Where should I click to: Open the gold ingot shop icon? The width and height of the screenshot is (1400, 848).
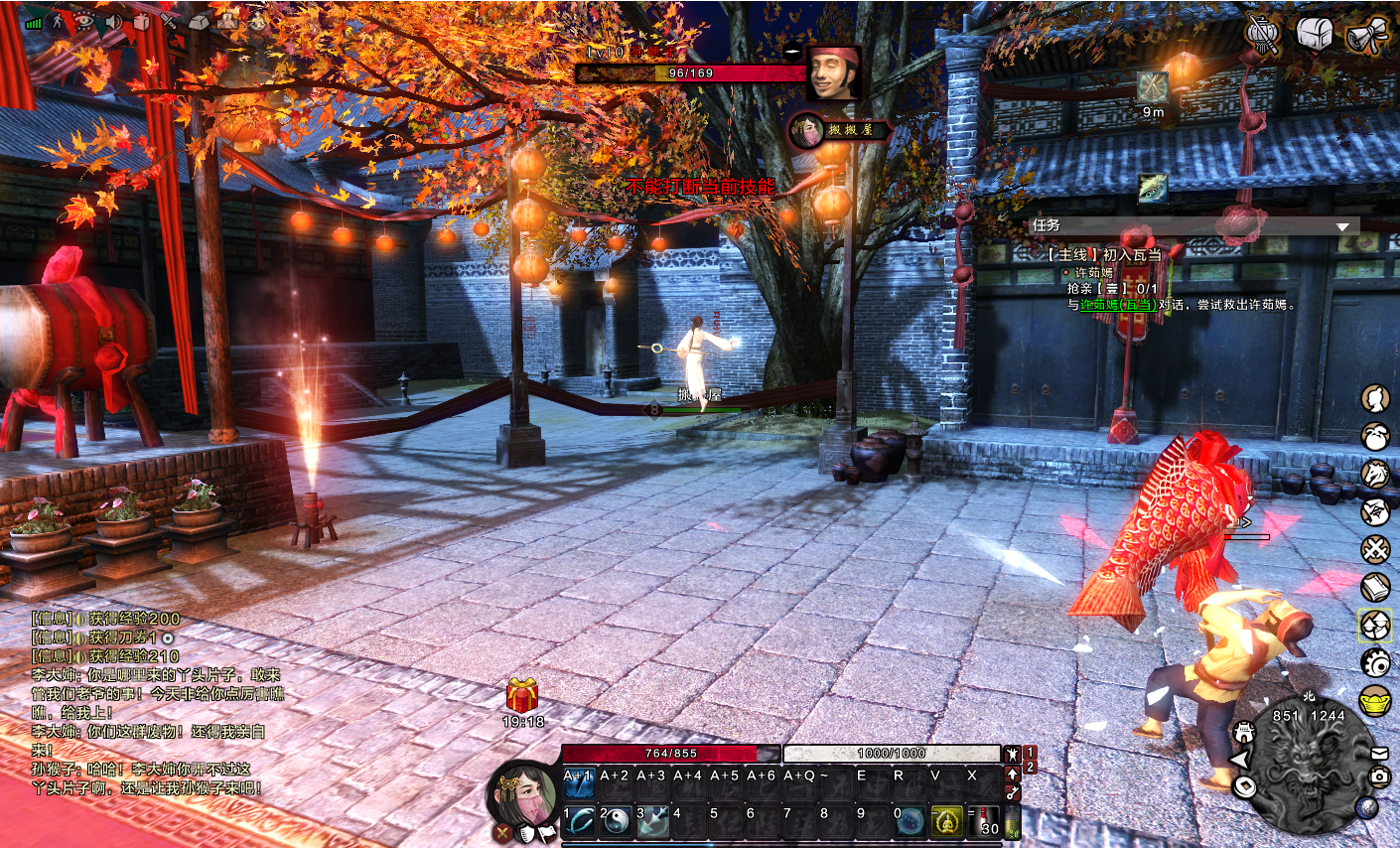point(1375,700)
